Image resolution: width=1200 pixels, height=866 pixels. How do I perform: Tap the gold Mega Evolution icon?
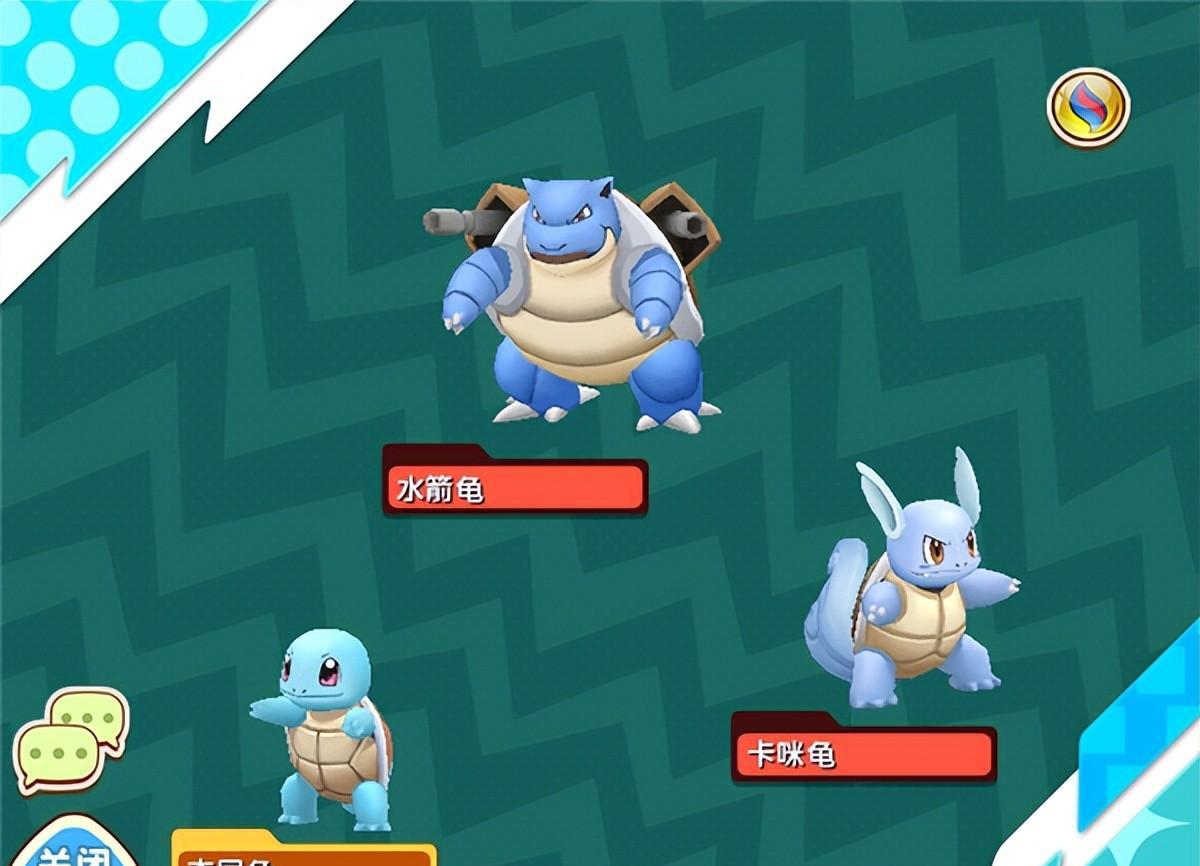[1088, 107]
